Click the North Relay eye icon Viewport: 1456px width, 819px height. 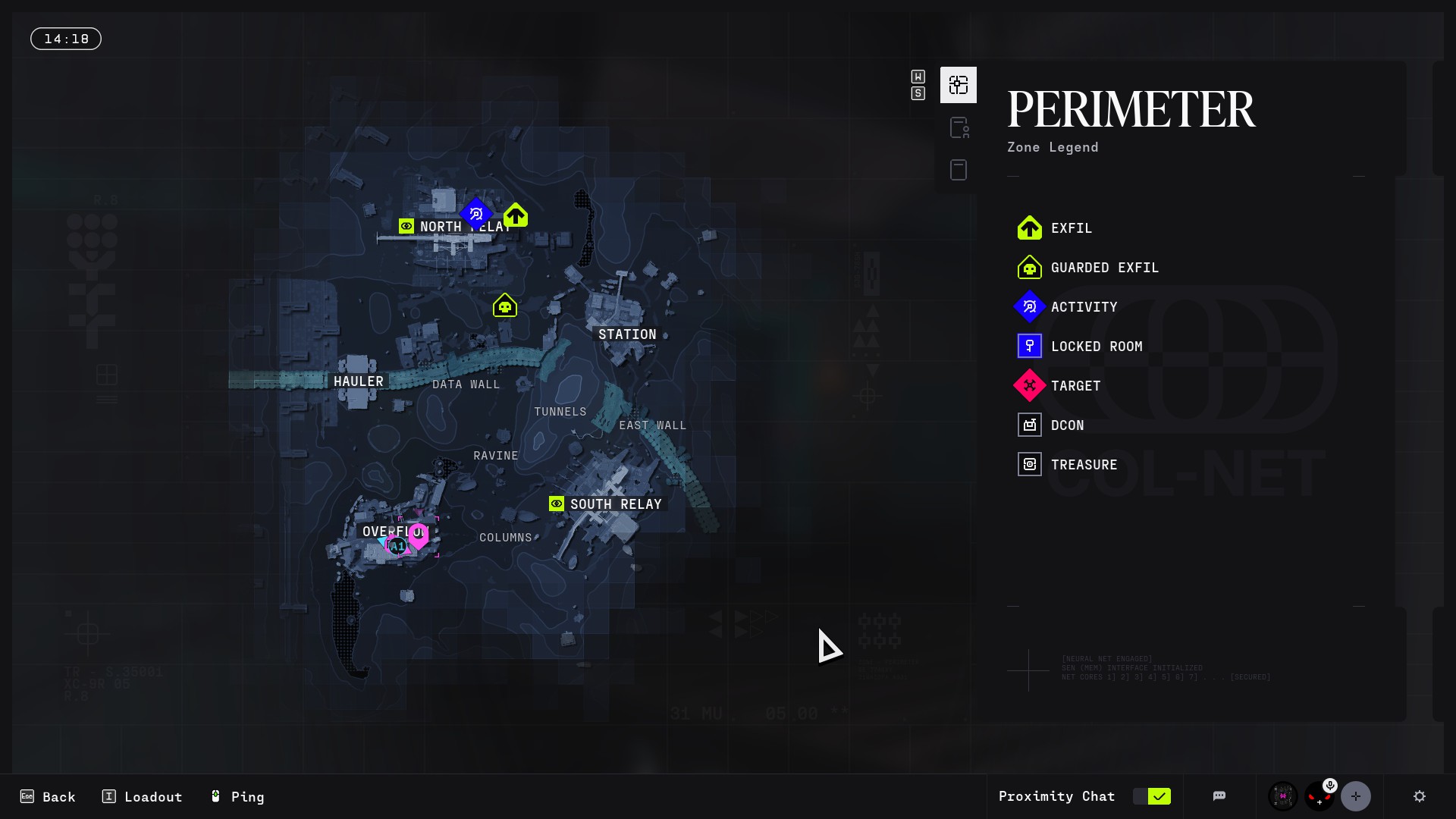point(406,226)
